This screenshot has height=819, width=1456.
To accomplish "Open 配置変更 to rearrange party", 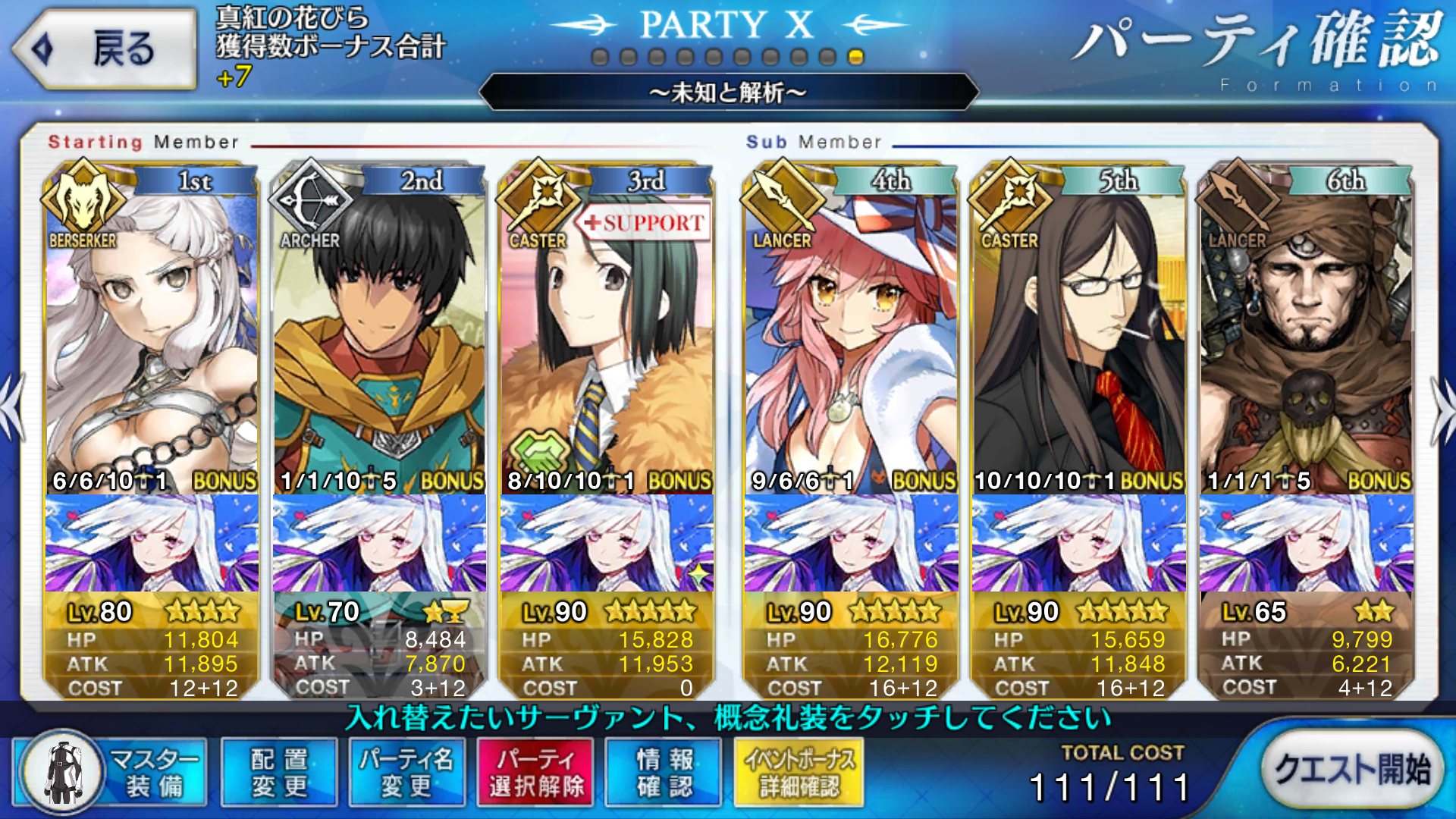I will point(279,772).
